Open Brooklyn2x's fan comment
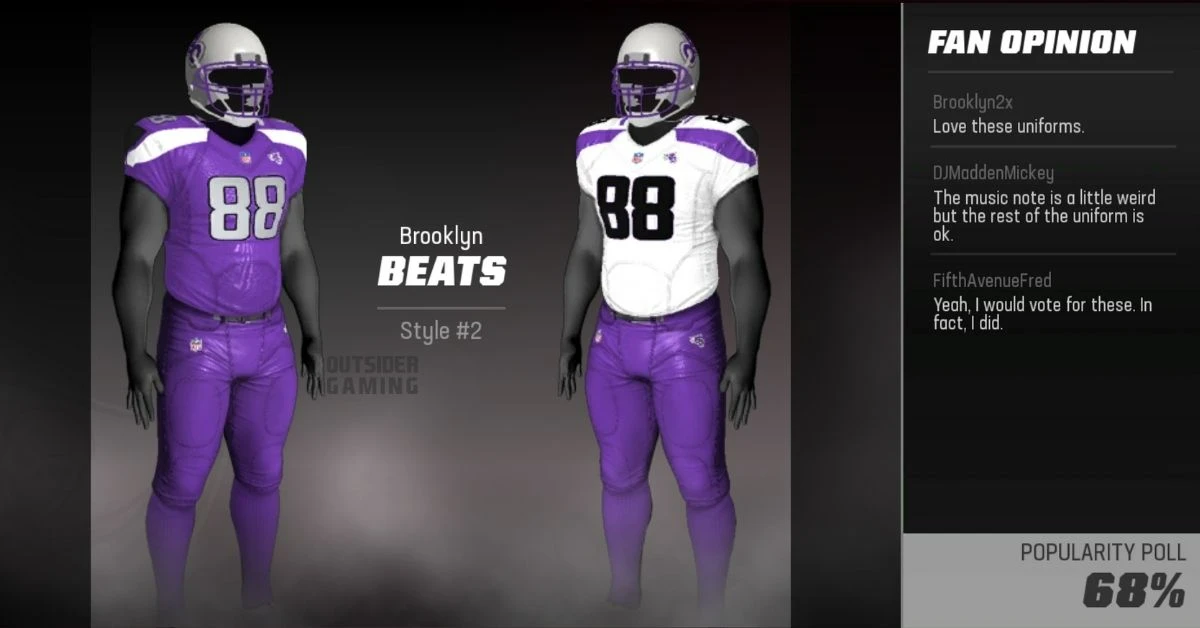This screenshot has height=628, width=1200. pos(1008,115)
